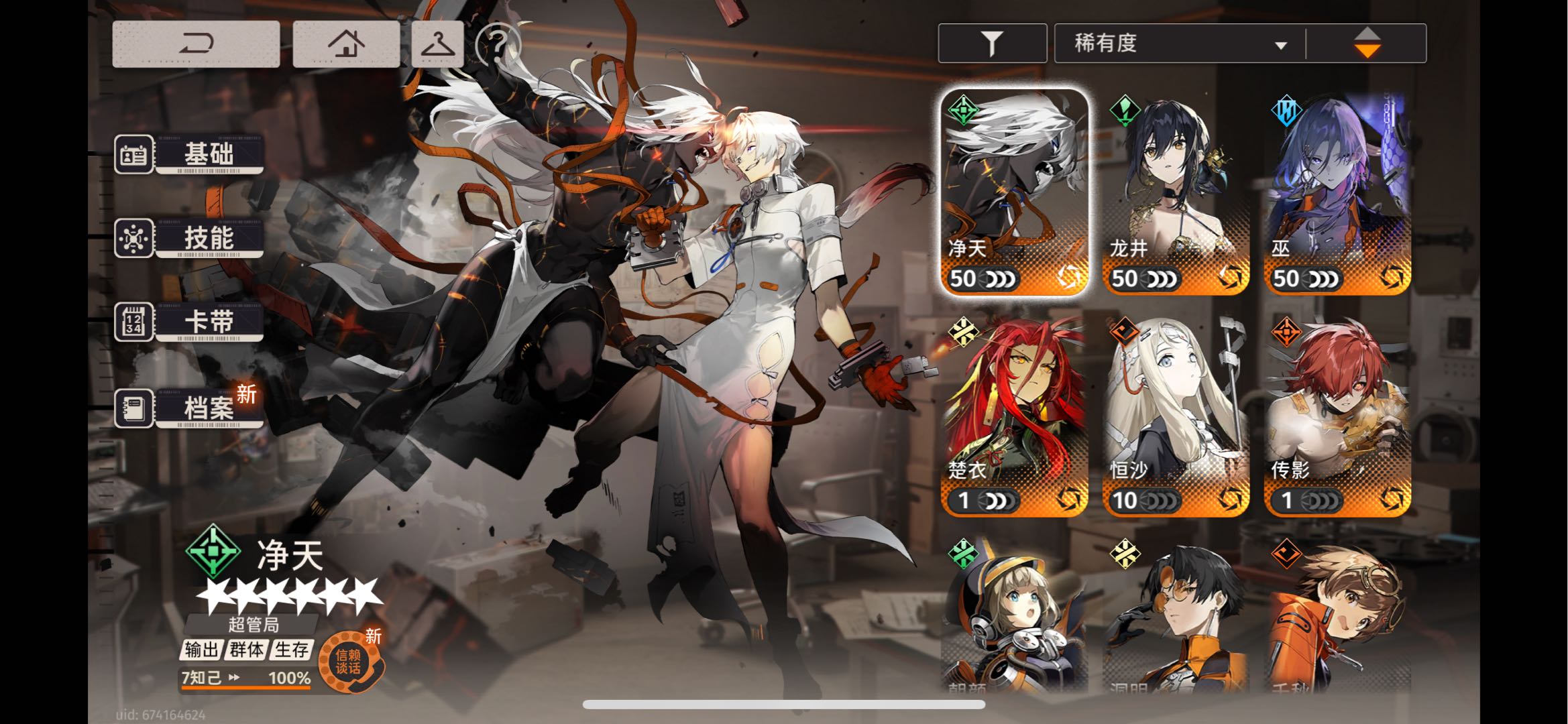Switch to the 基础 tab

pos(190,154)
